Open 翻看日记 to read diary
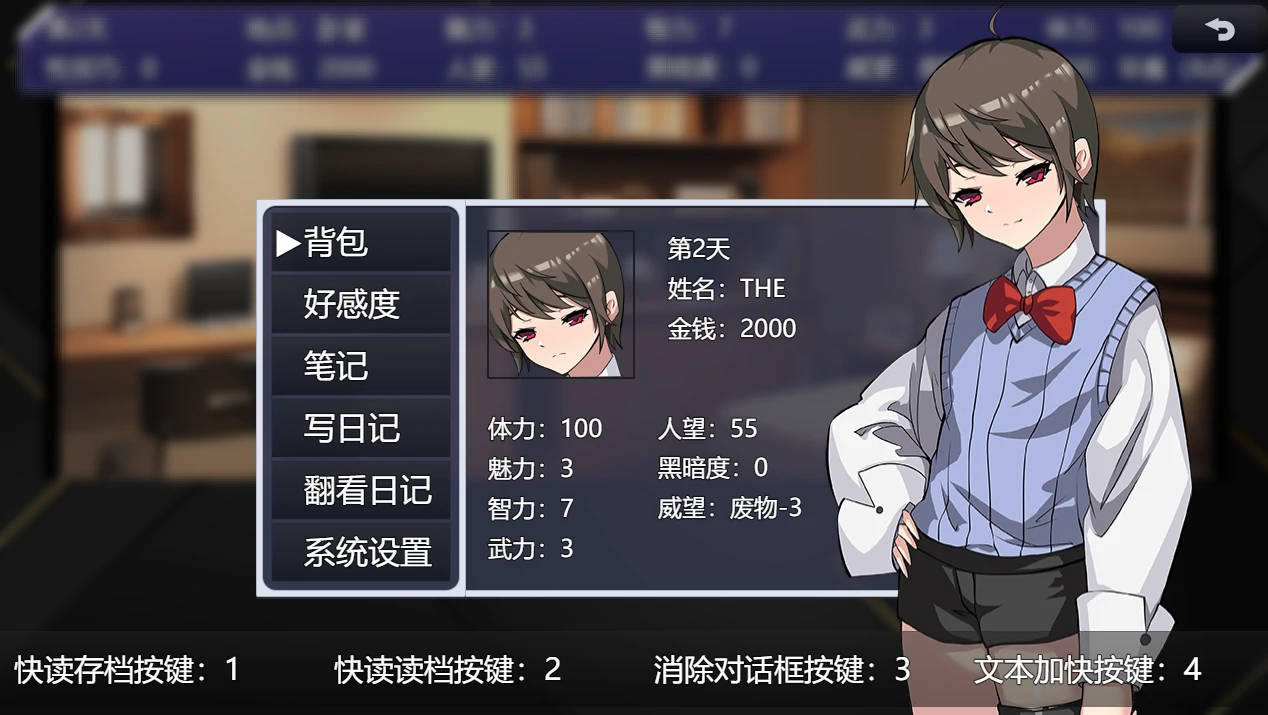The image size is (1268, 715). click(361, 490)
